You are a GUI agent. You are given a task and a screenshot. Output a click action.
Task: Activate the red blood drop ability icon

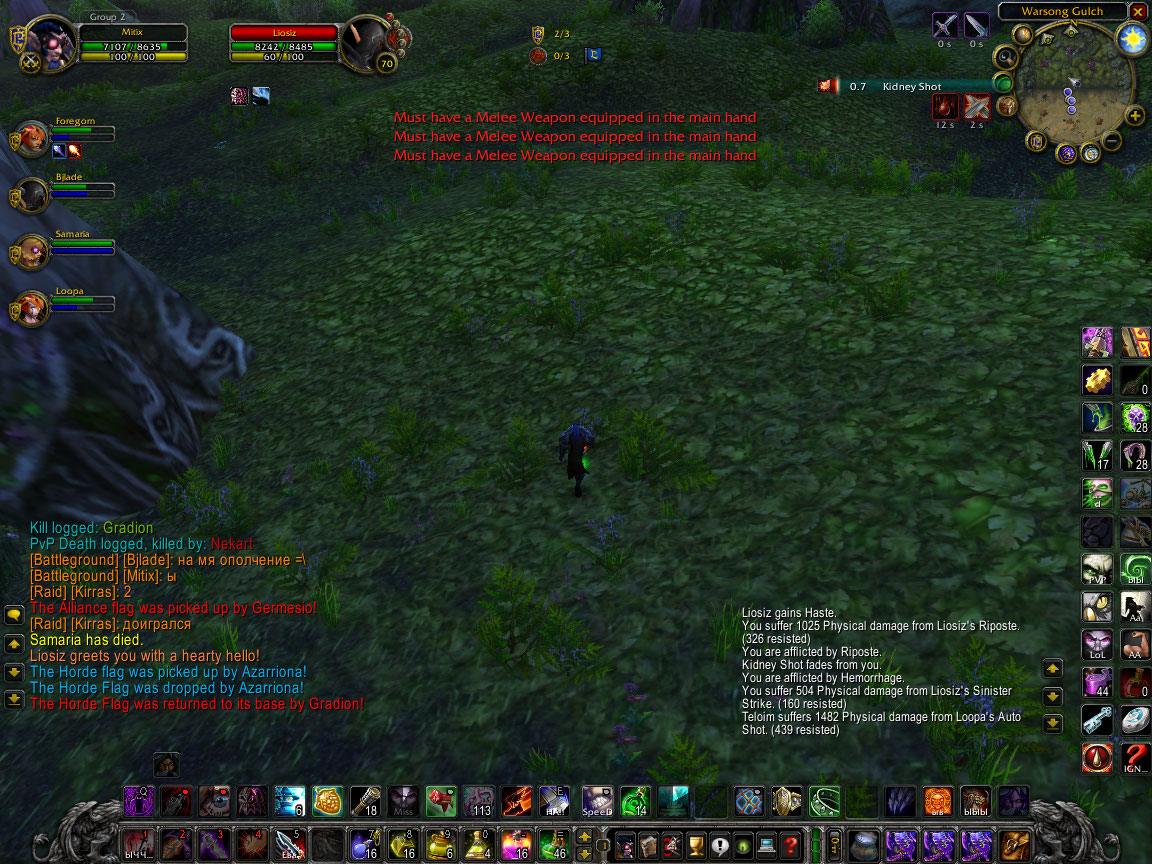(1097, 758)
